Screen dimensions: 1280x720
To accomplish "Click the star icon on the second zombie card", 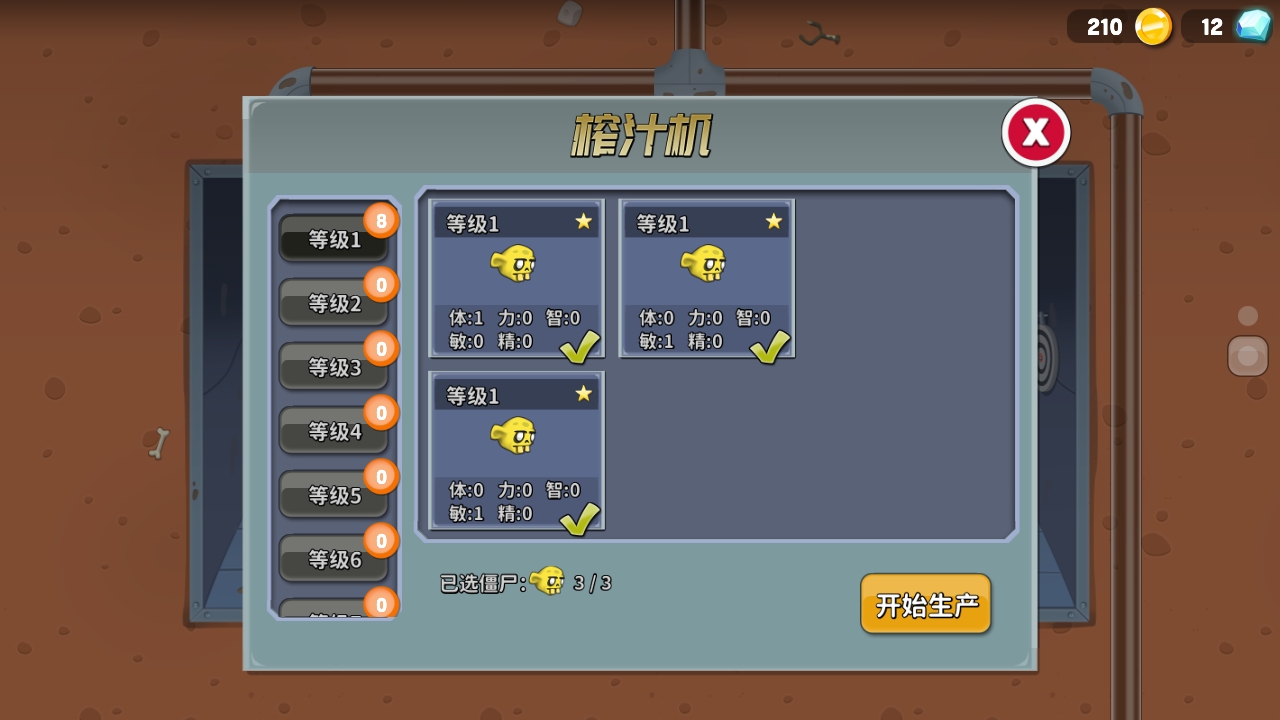I will (x=772, y=222).
